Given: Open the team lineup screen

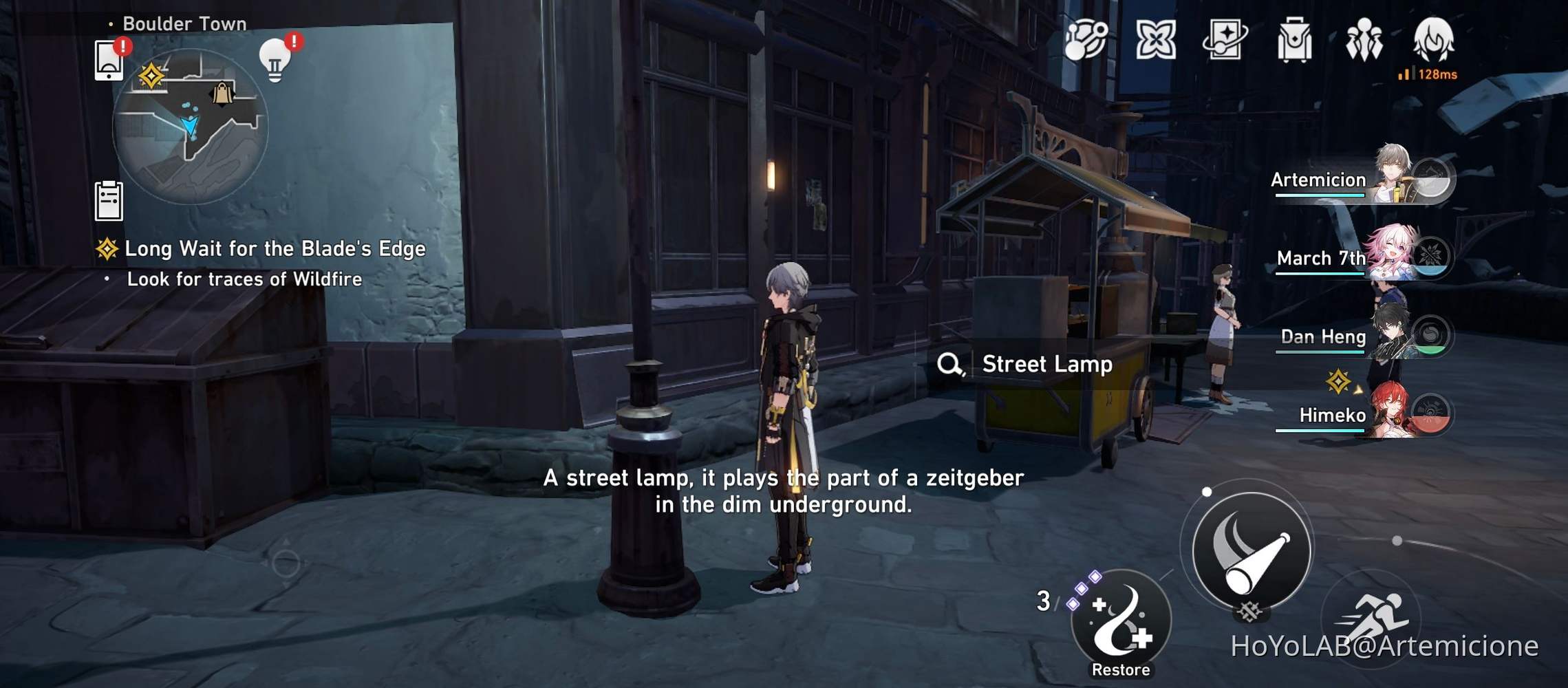Looking at the screenshot, I should 1365,43.
